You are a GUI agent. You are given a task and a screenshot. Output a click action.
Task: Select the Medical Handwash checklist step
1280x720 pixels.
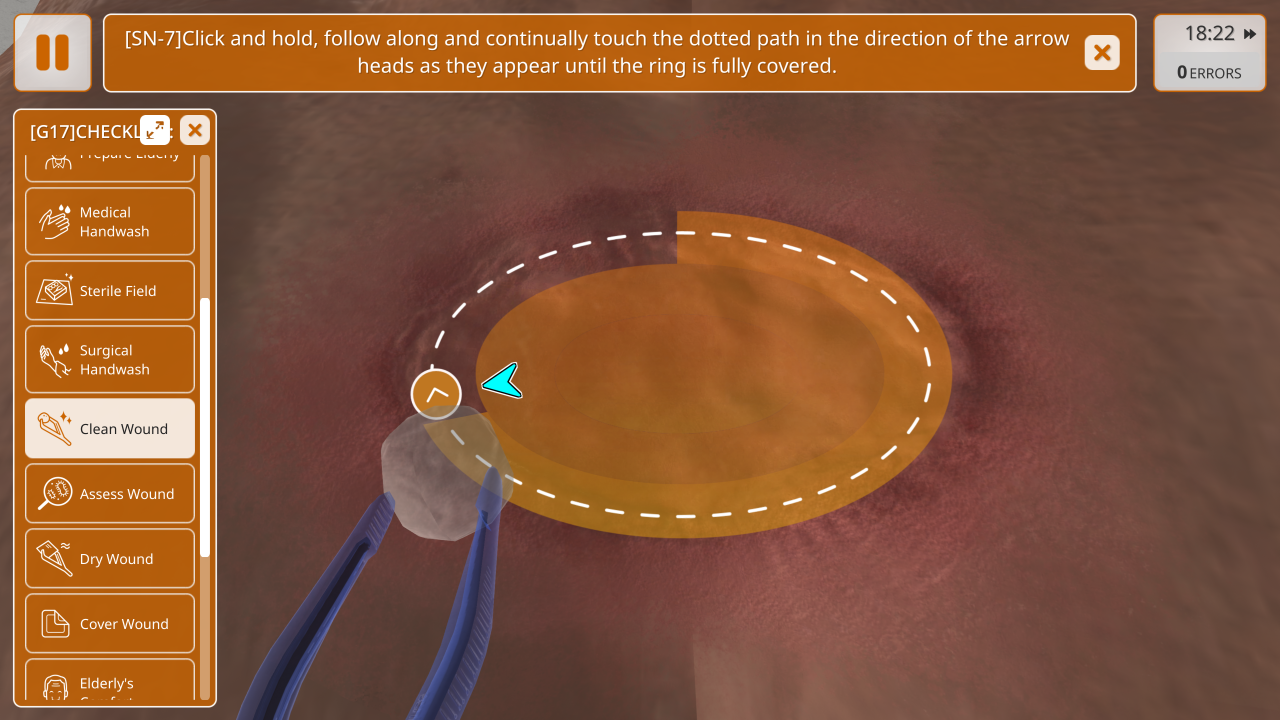point(110,222)
